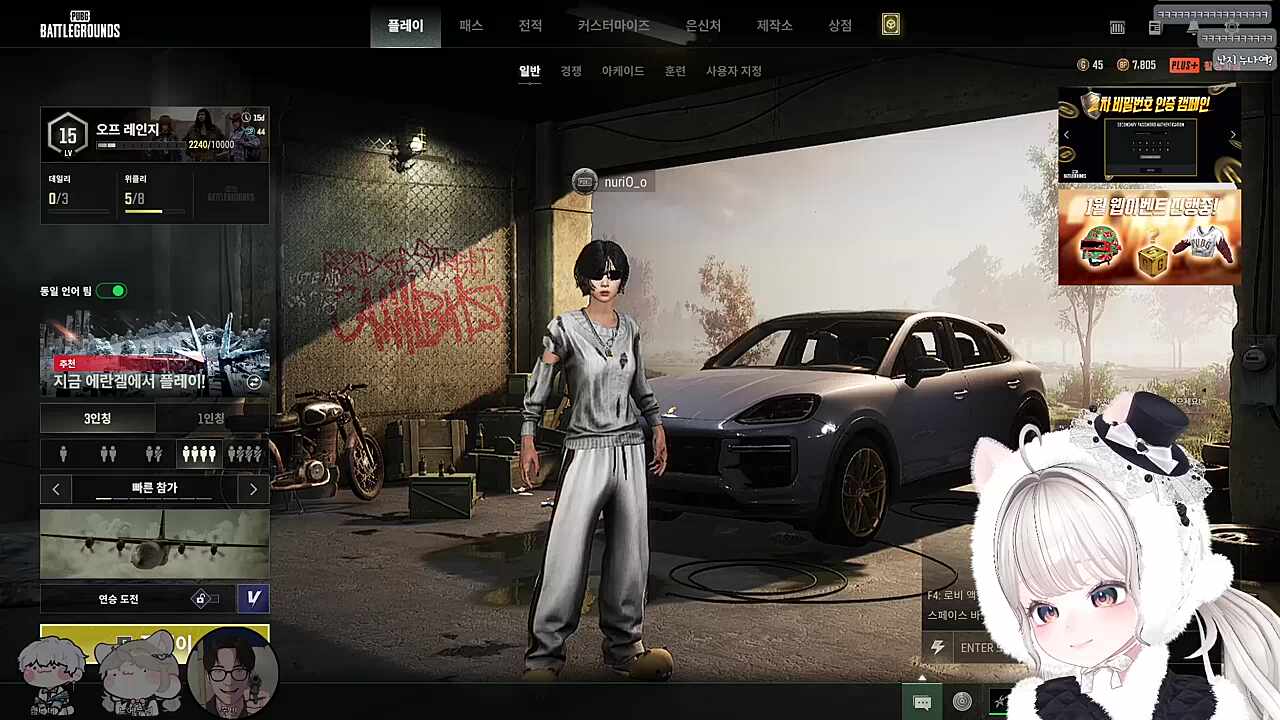1280x720 pixels.
Task: Choose the 아케이드 arcade mode
Action: point(623,71)
